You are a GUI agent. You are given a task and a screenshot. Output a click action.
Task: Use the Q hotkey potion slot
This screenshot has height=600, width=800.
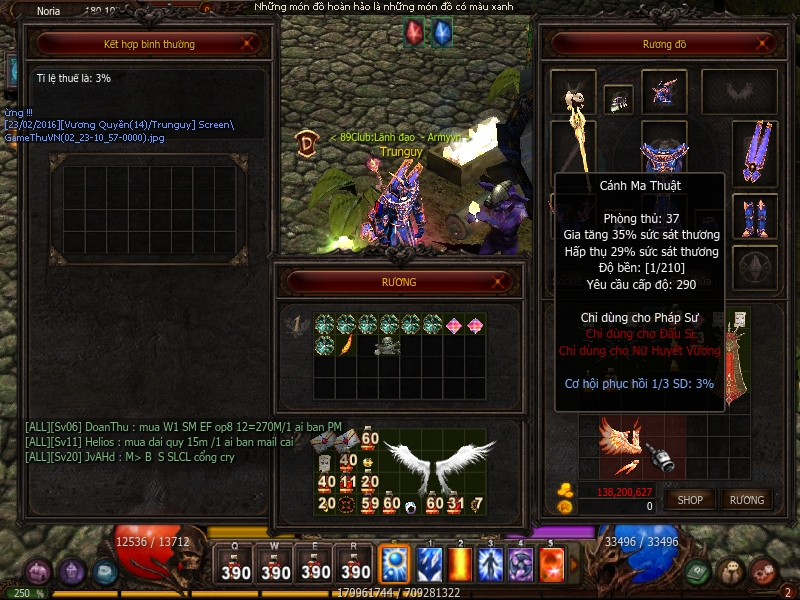[x=236, y=565]
